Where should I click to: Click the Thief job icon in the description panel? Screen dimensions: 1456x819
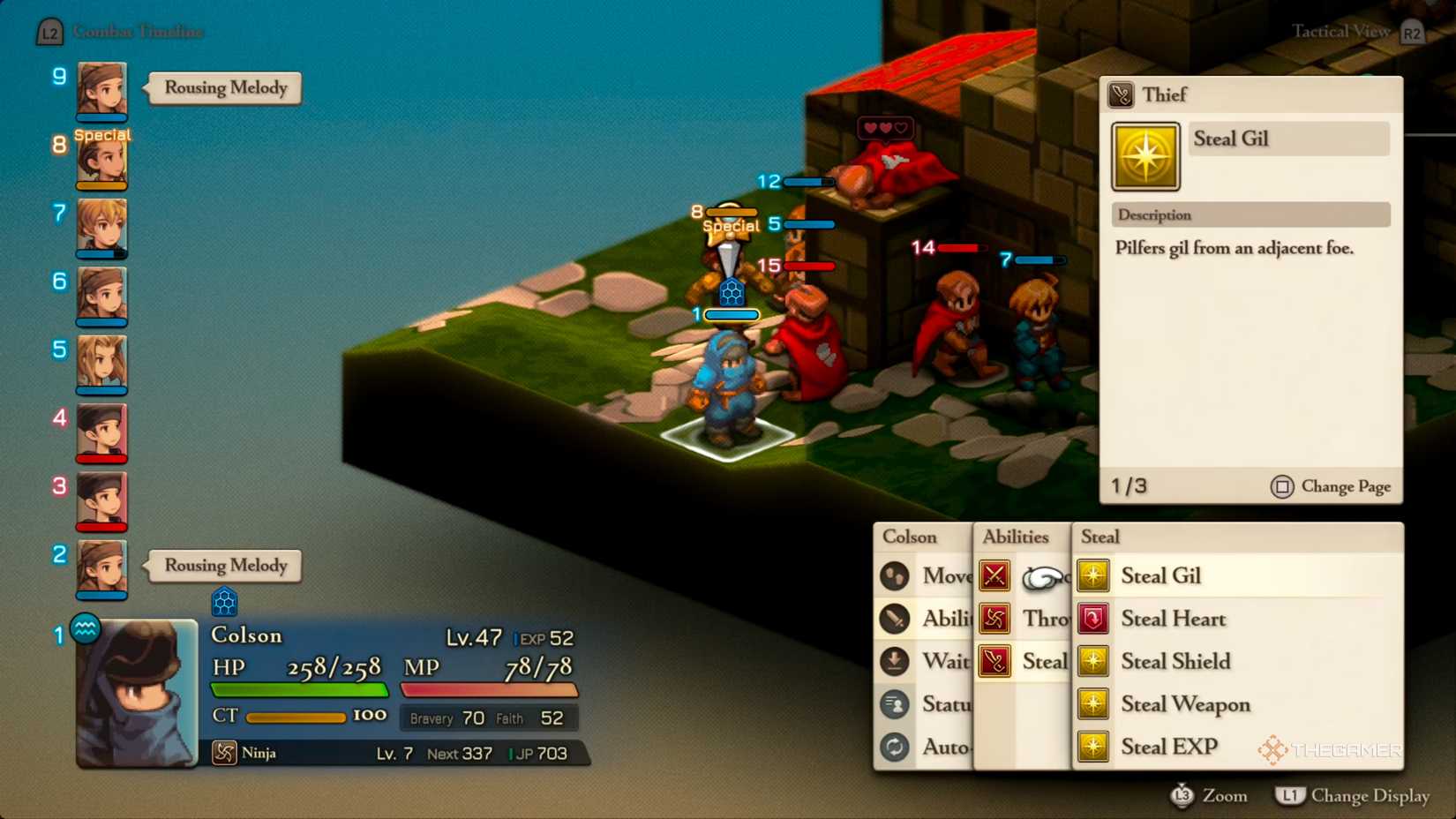coord(1121,94)
